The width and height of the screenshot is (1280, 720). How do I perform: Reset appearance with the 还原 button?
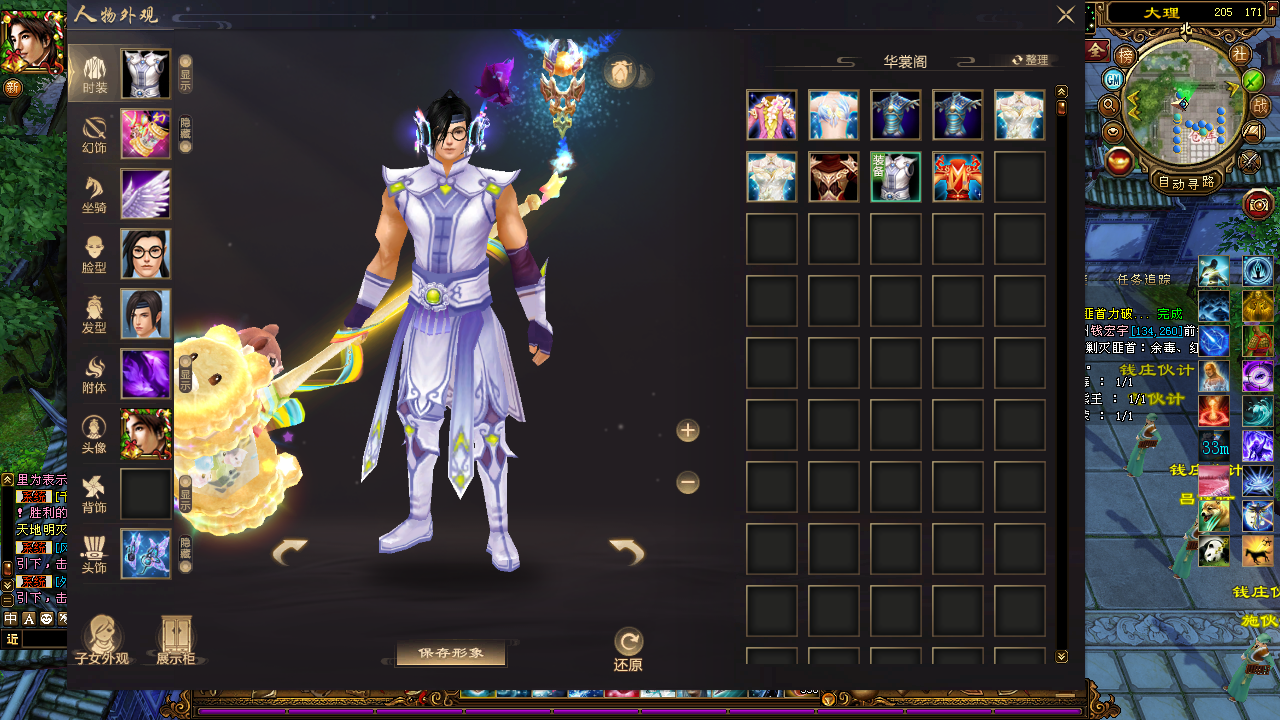[628, 649]
